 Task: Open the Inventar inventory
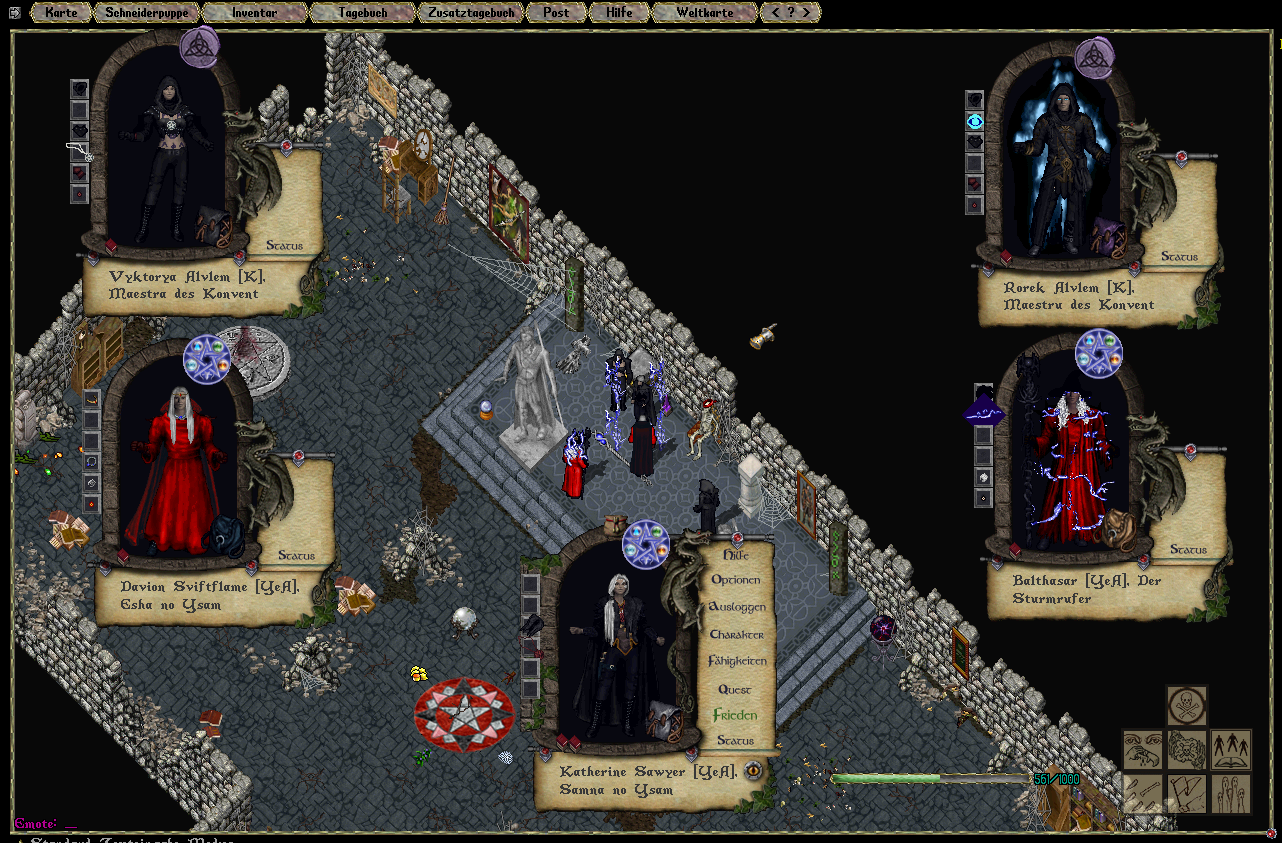click(254, 13)
